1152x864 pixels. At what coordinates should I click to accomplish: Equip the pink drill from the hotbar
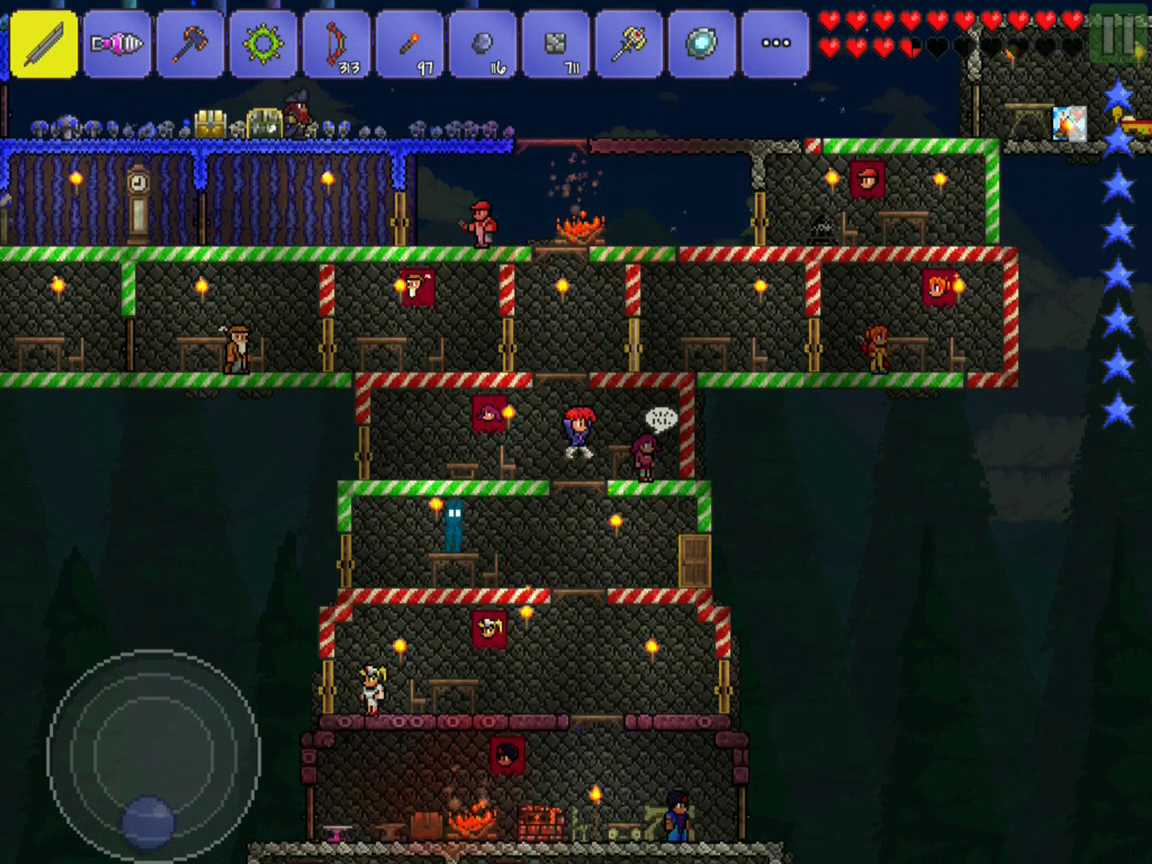coord(117,44)
